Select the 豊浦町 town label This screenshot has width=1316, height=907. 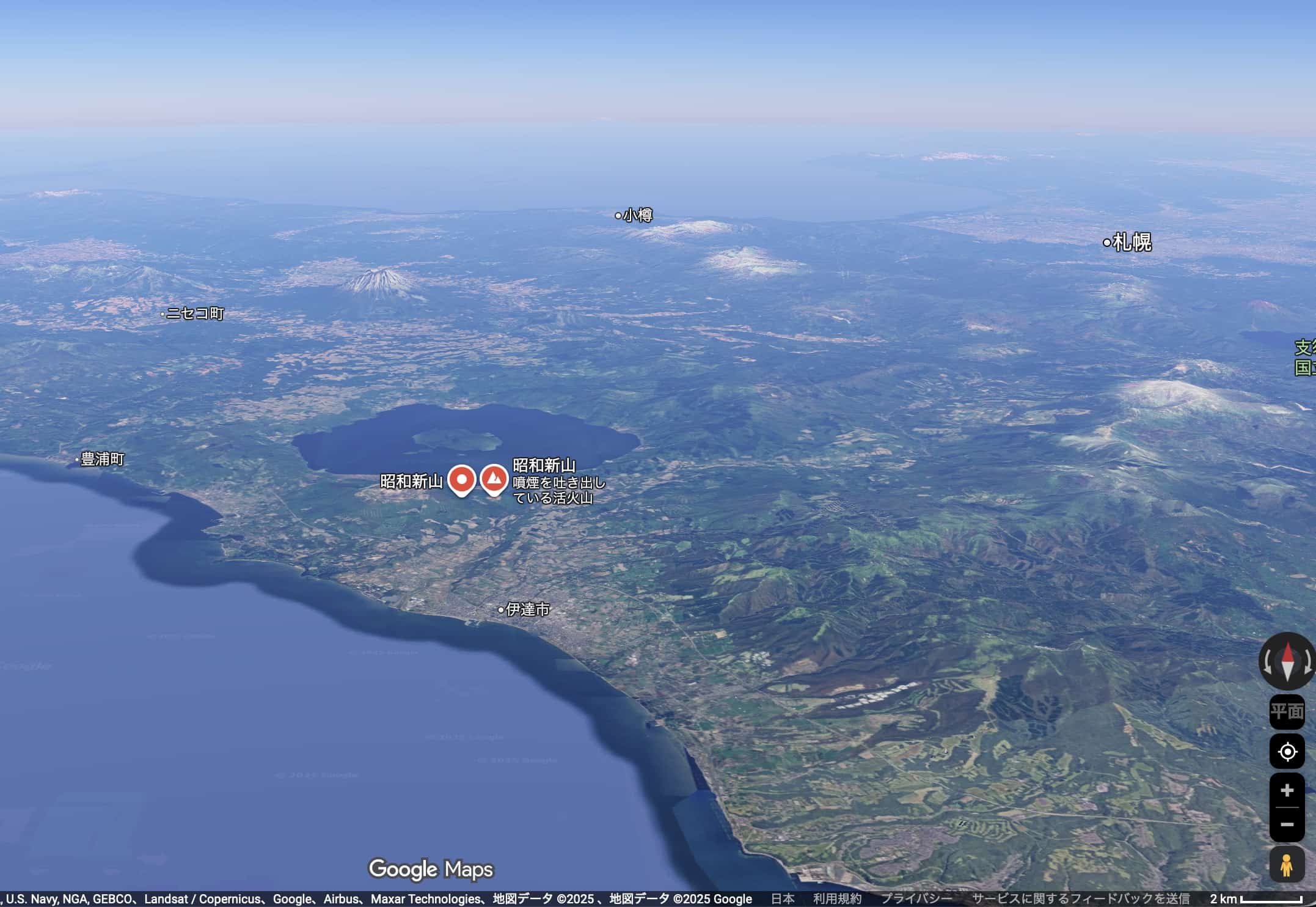(102, 459)
